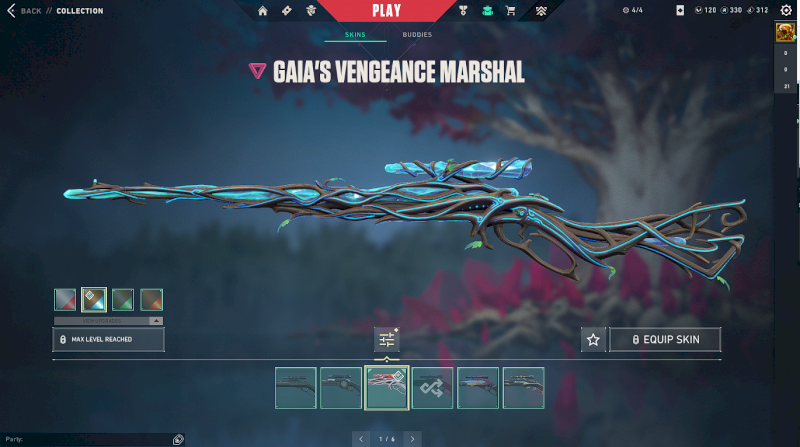This screenshot has width=800, height=447.
Task: Select the red Gaia's Vengeance skin thumbnail
Action: (x=387, y=388)
